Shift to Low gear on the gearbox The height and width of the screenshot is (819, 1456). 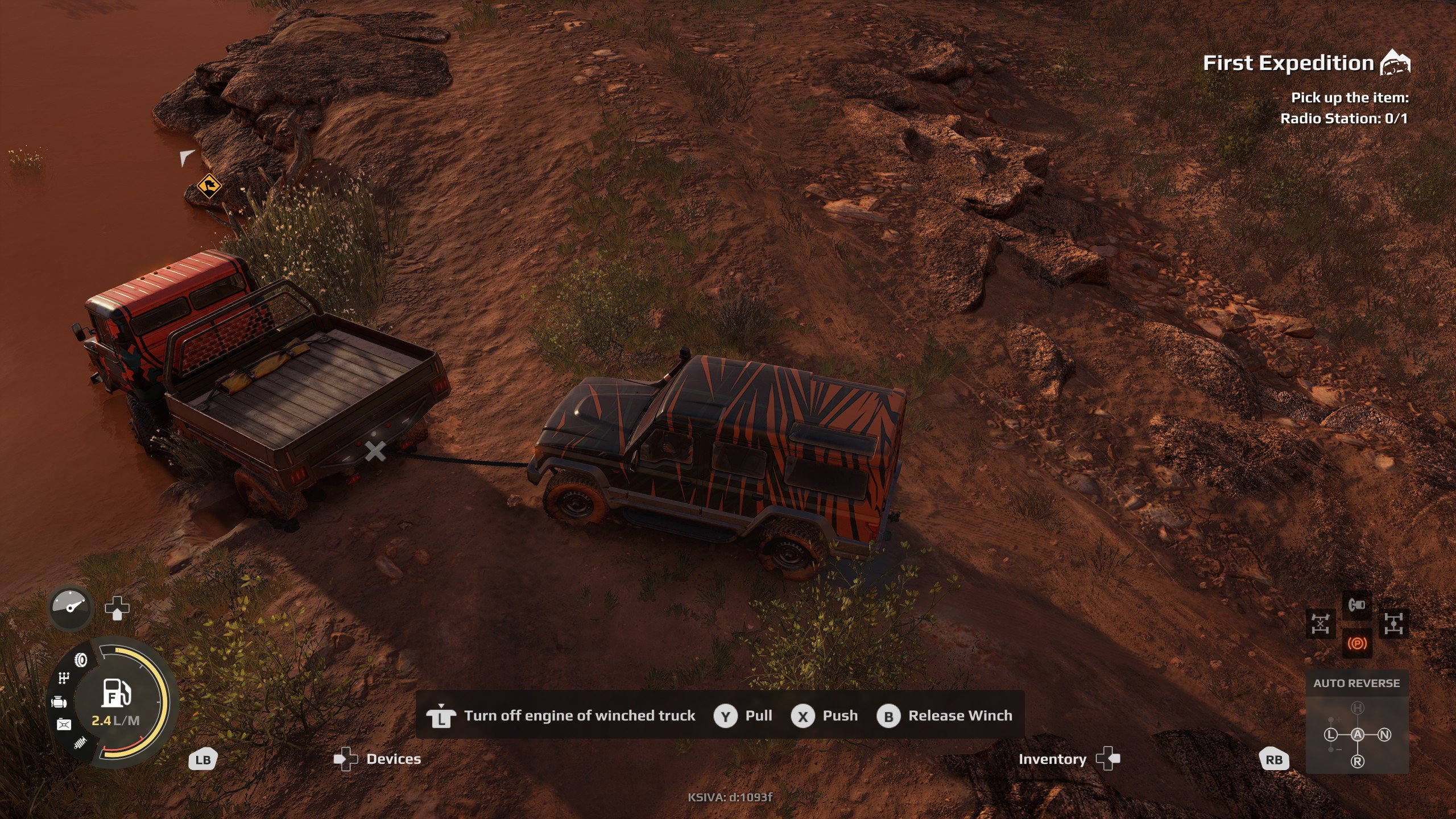(1330, 734)
